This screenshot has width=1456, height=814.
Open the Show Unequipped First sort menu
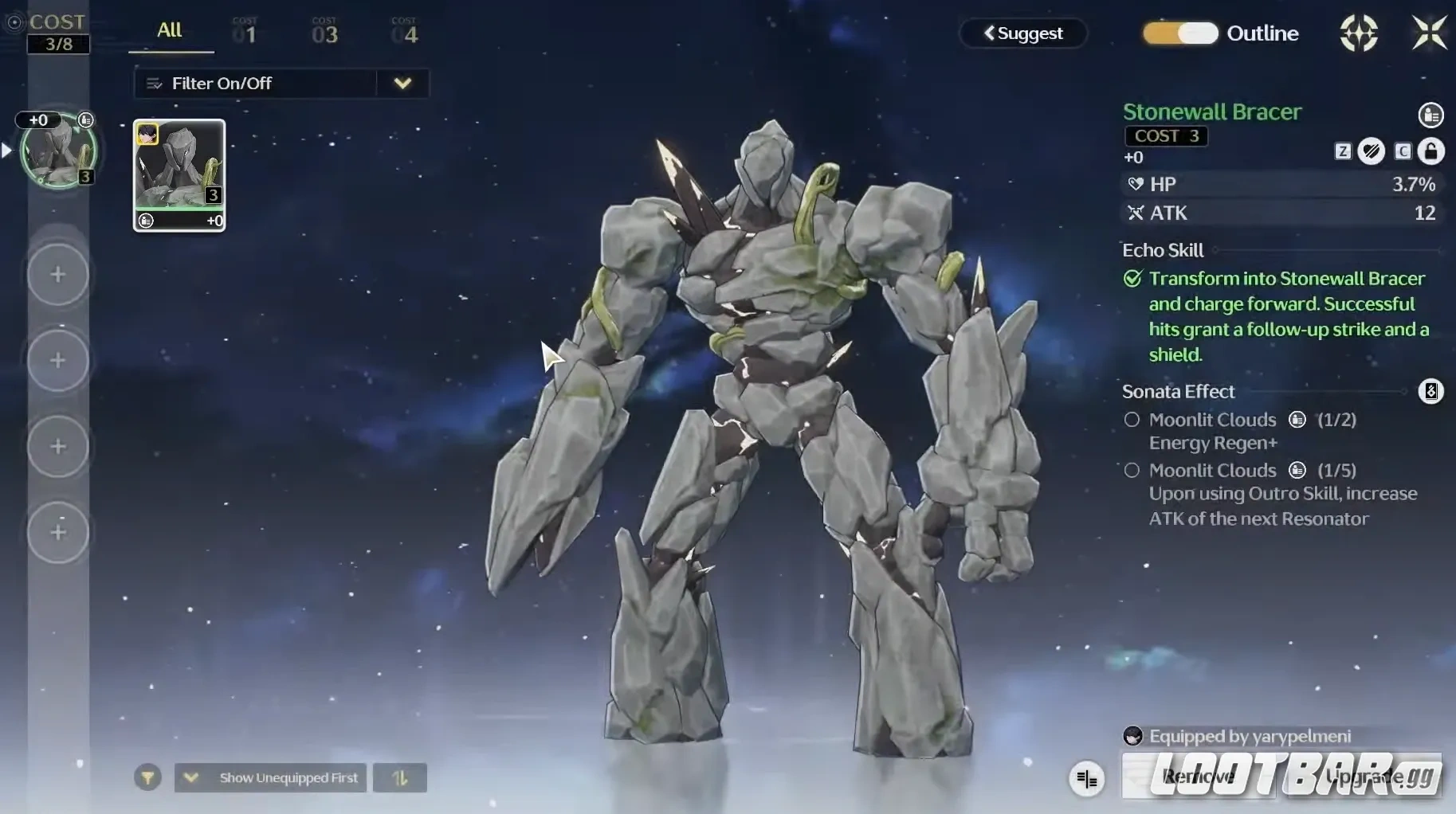pos(271,777)
